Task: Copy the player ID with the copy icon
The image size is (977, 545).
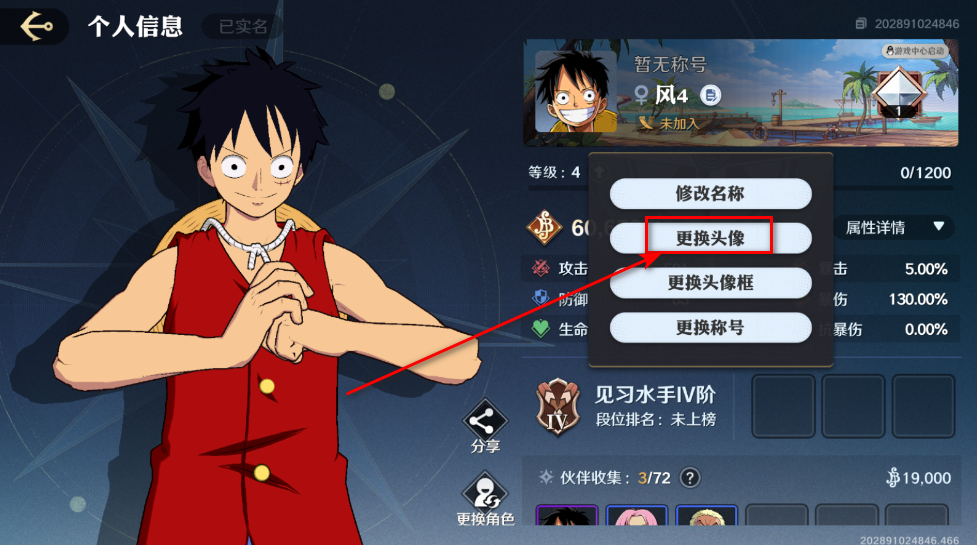Action: tap(861, 23)
